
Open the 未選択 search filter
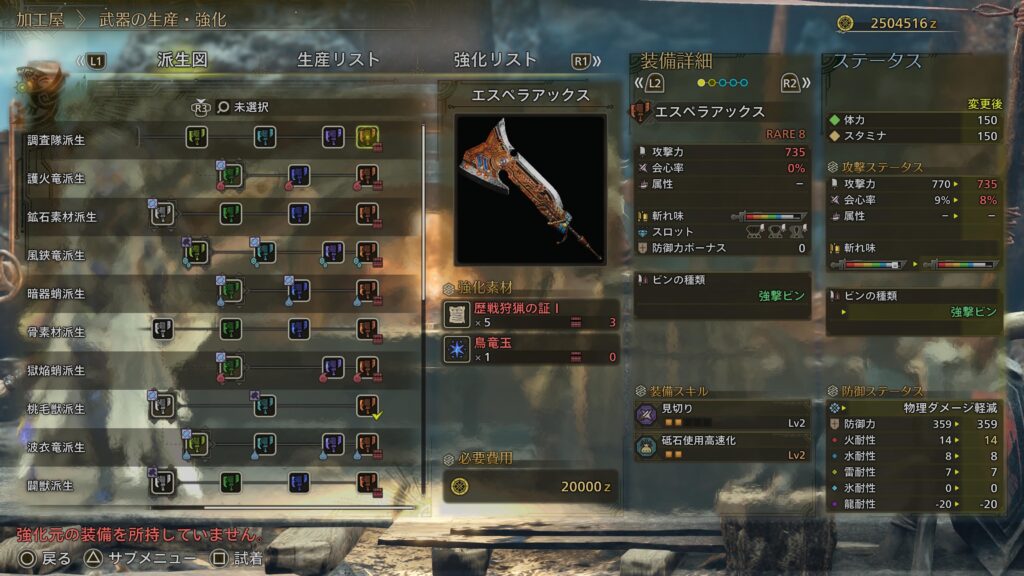pyautogui.click(x=243, y=106)
